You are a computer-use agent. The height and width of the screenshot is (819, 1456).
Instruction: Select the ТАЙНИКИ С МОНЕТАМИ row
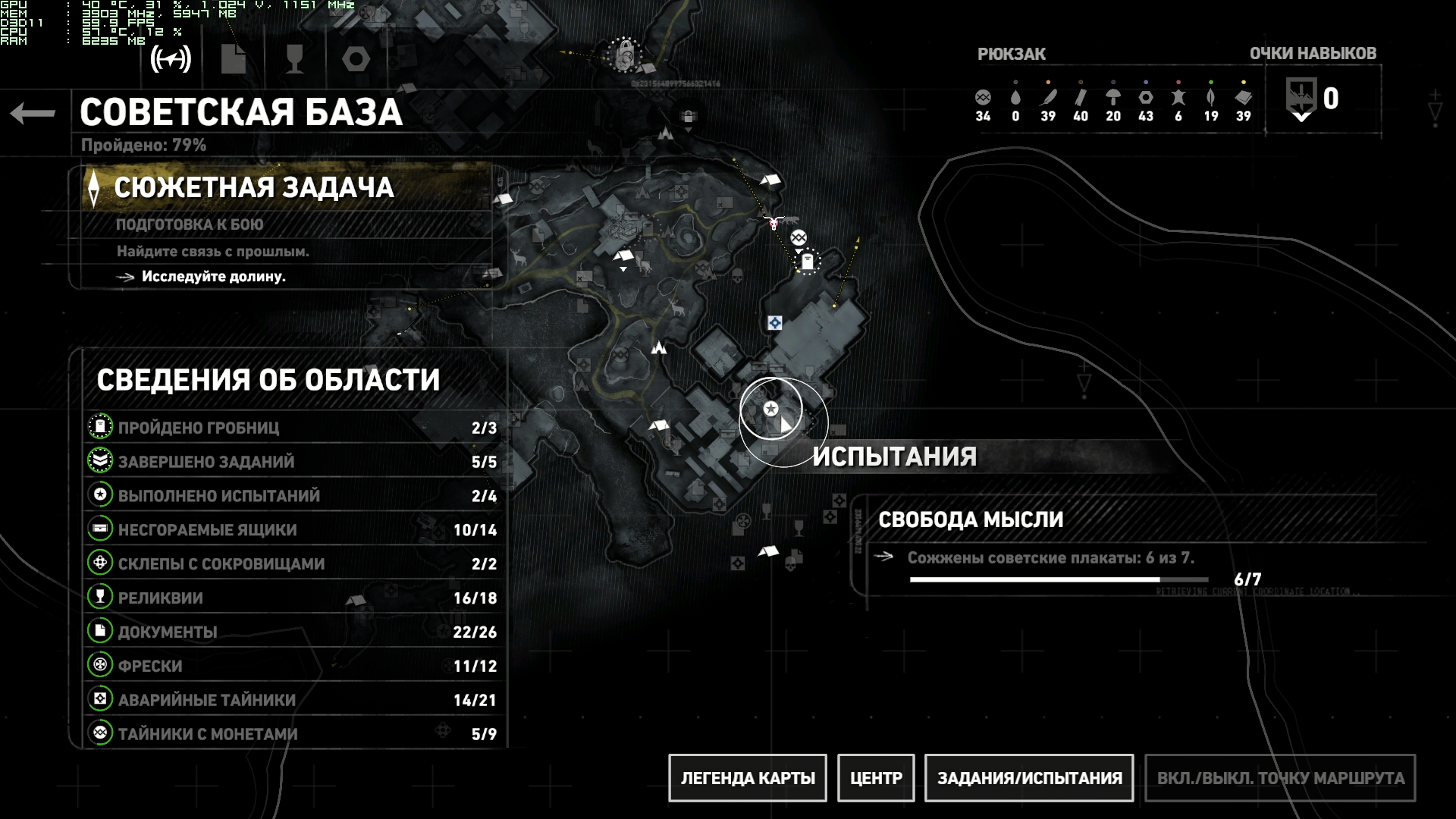click(292, 734)
